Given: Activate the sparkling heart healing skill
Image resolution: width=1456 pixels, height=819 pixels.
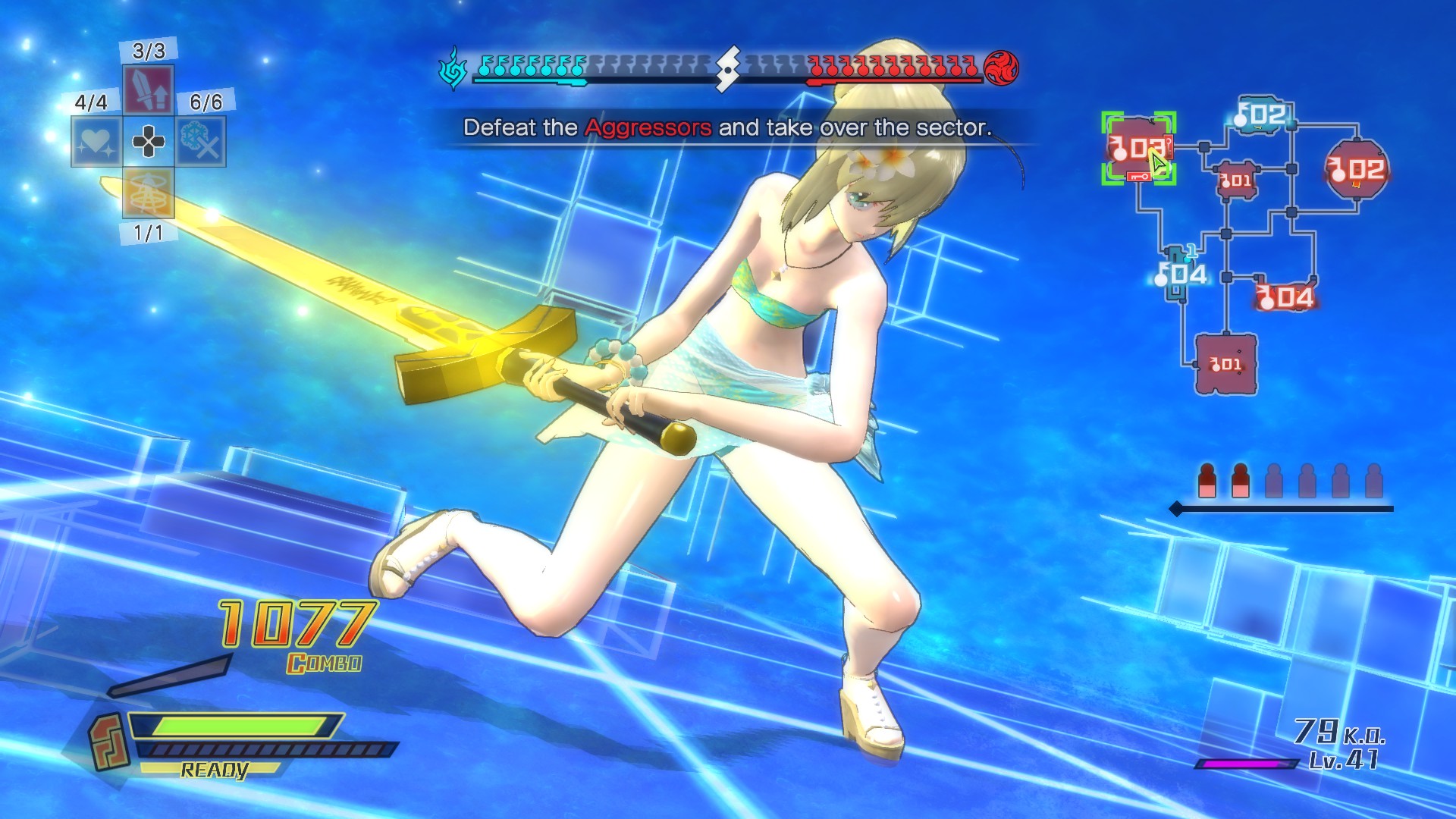Looking at the screenshot, I should coord(95,141).
